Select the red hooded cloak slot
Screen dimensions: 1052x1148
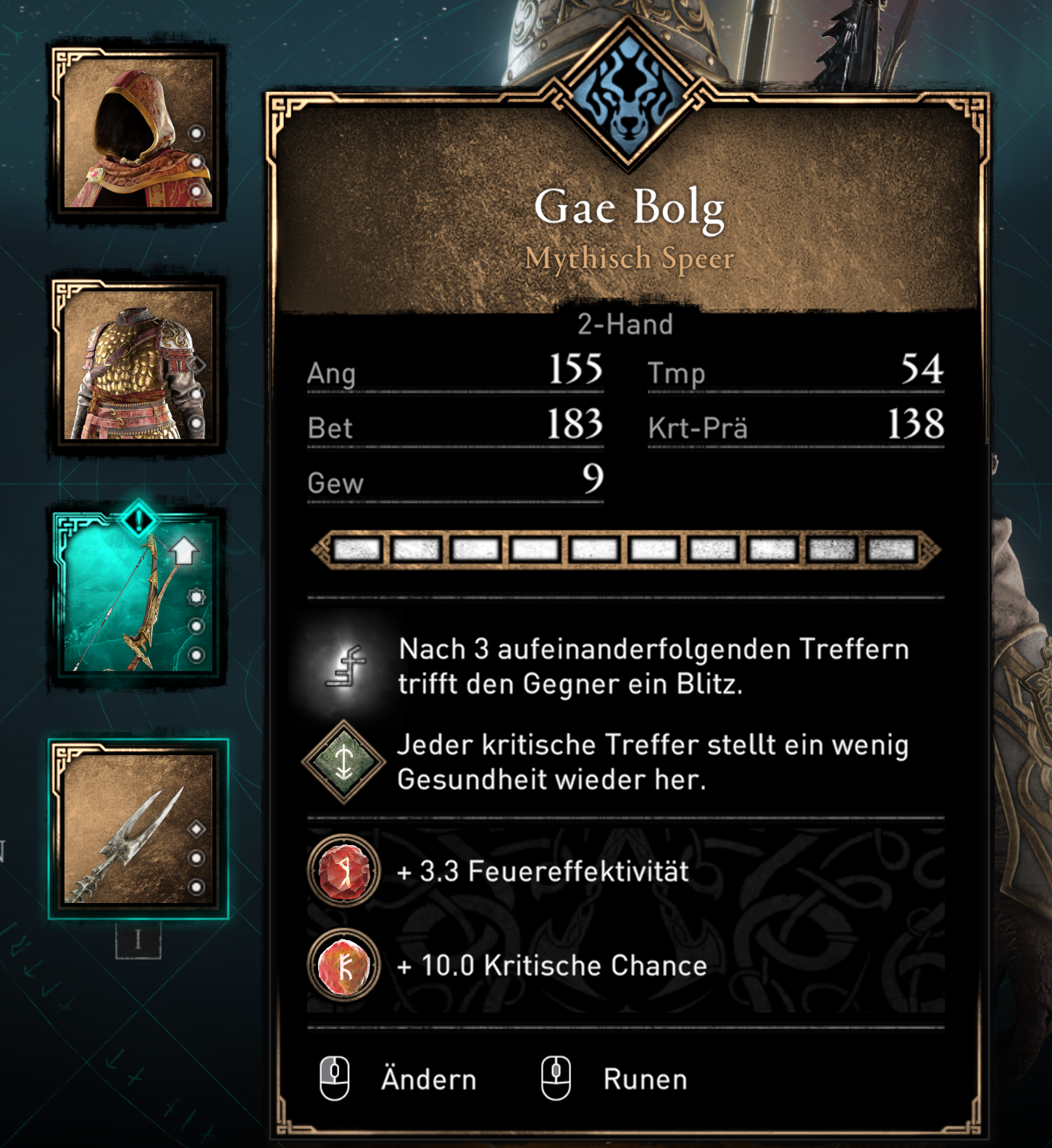pyautogui.click(x=138, y=134)
